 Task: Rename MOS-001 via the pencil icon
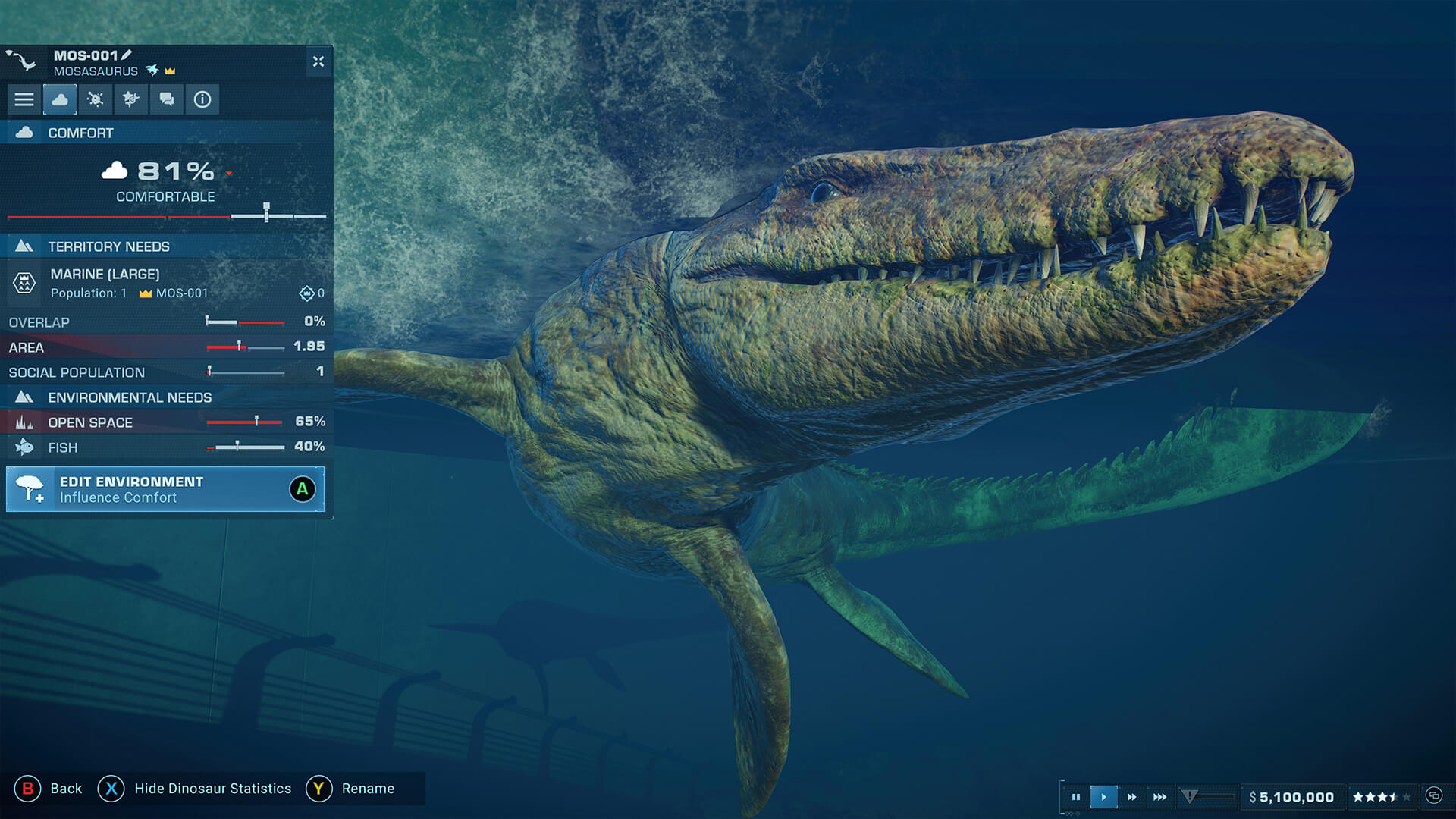click(127, 55)
